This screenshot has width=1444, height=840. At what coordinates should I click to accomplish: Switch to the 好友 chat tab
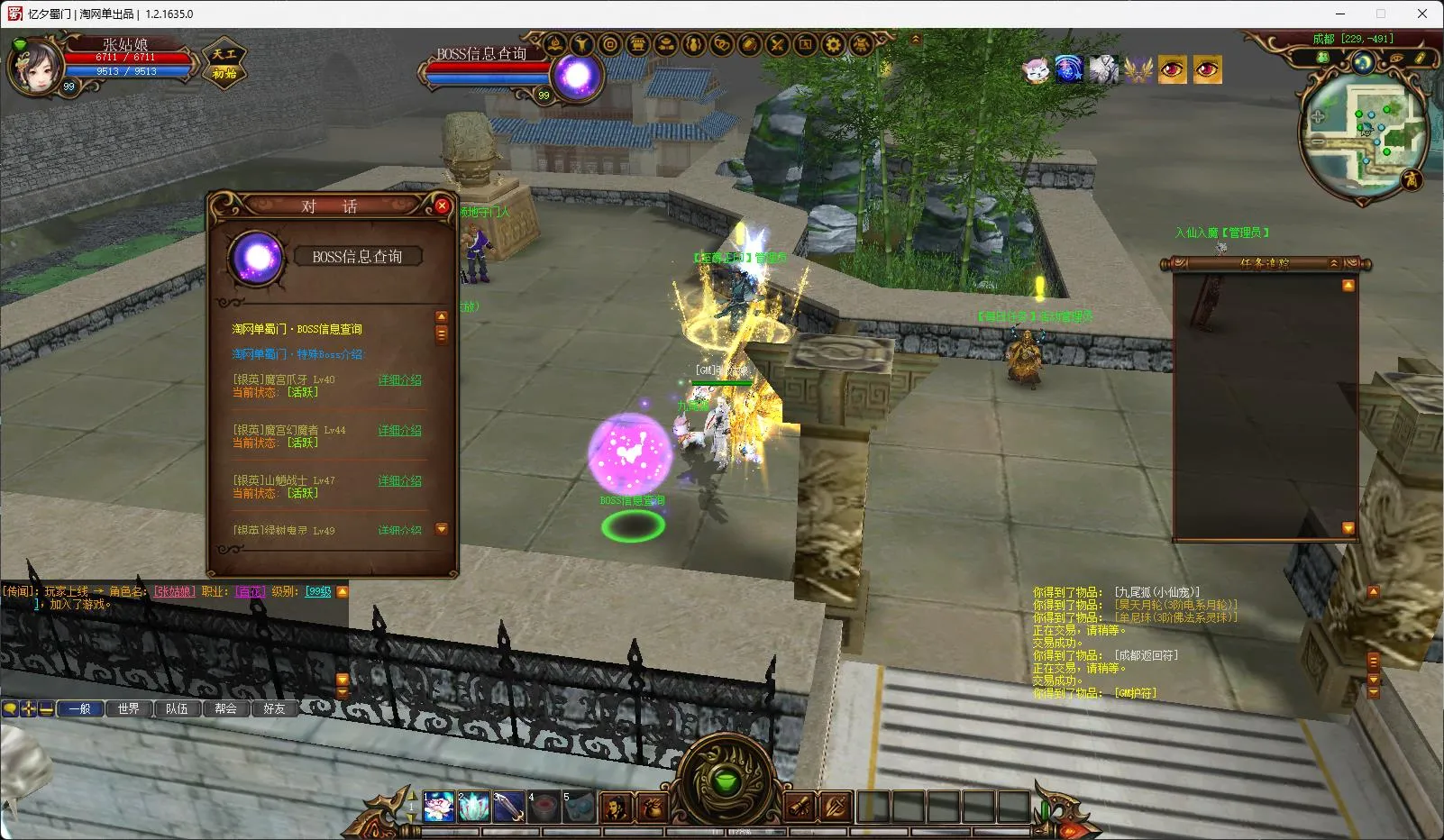point(275,709)
